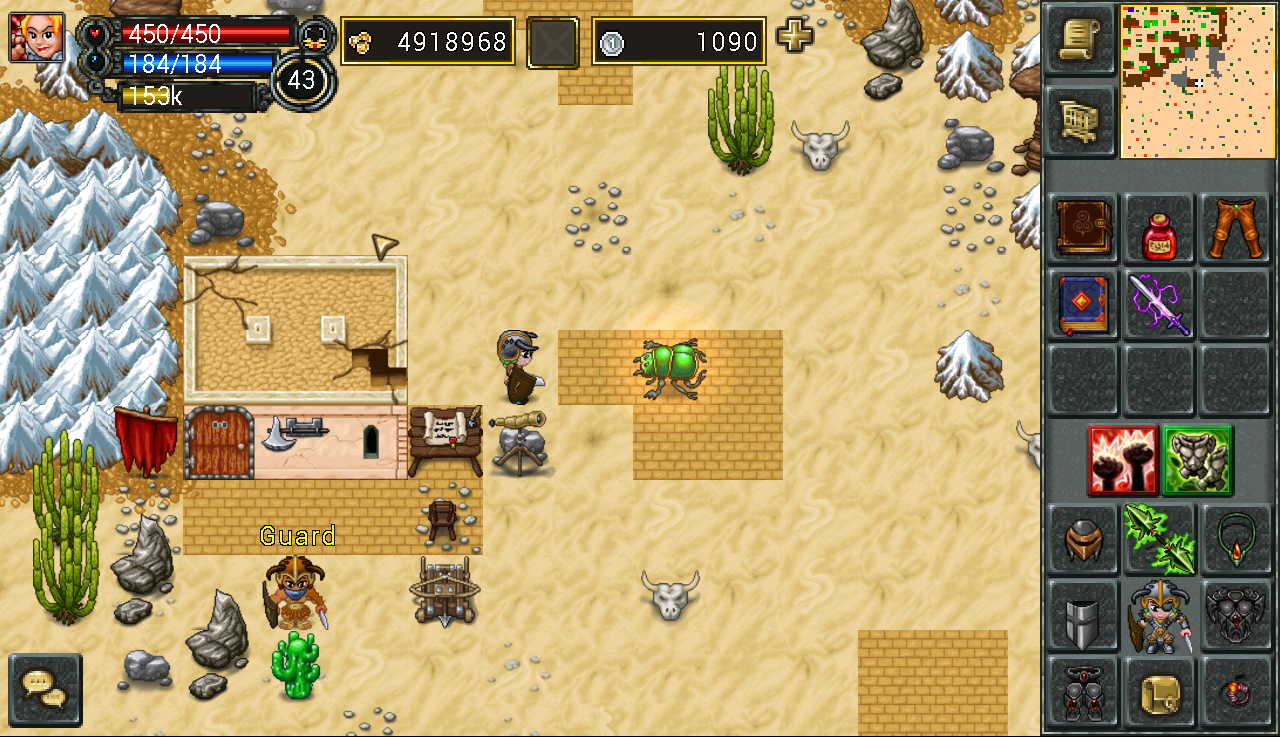
Task: Open the chat speech bubbles button
Action: 45,689
